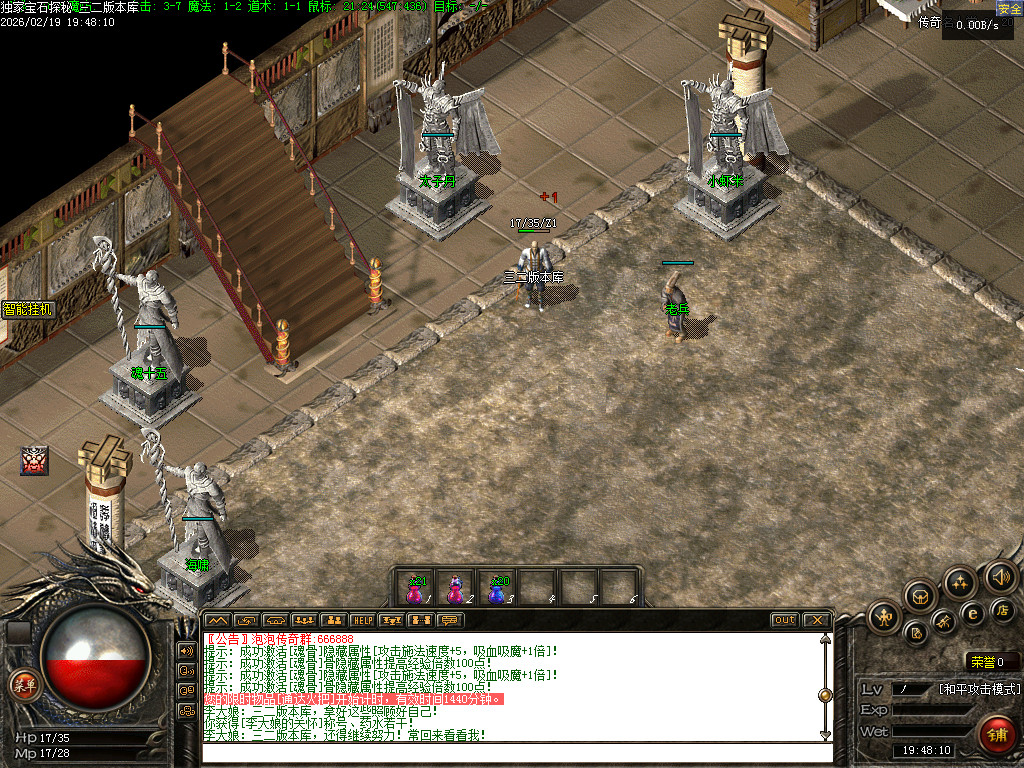Use the blue potion in hotbar slot 3

point(497,590)
